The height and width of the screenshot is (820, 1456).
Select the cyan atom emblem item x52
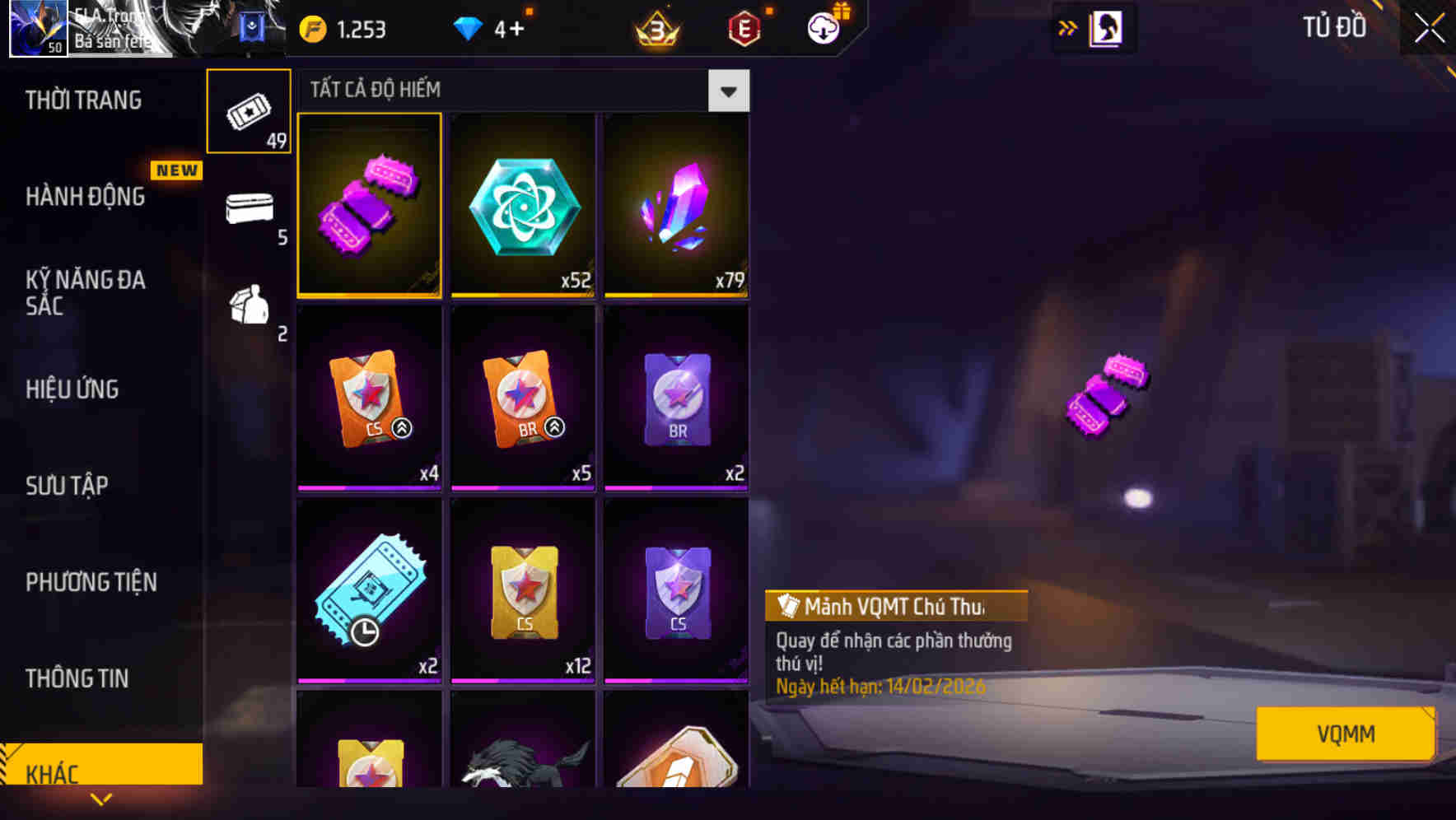pos(523,206)
